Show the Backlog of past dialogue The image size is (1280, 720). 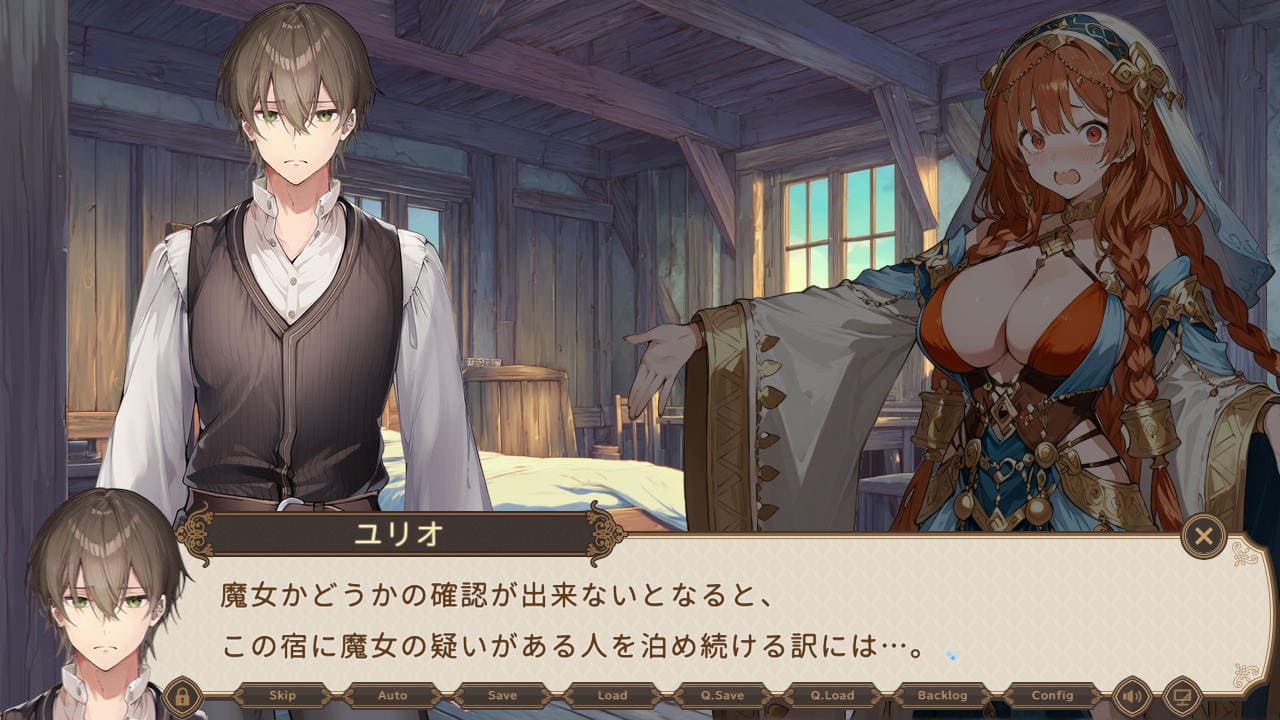pyautogui.click(x=942, y=695)
